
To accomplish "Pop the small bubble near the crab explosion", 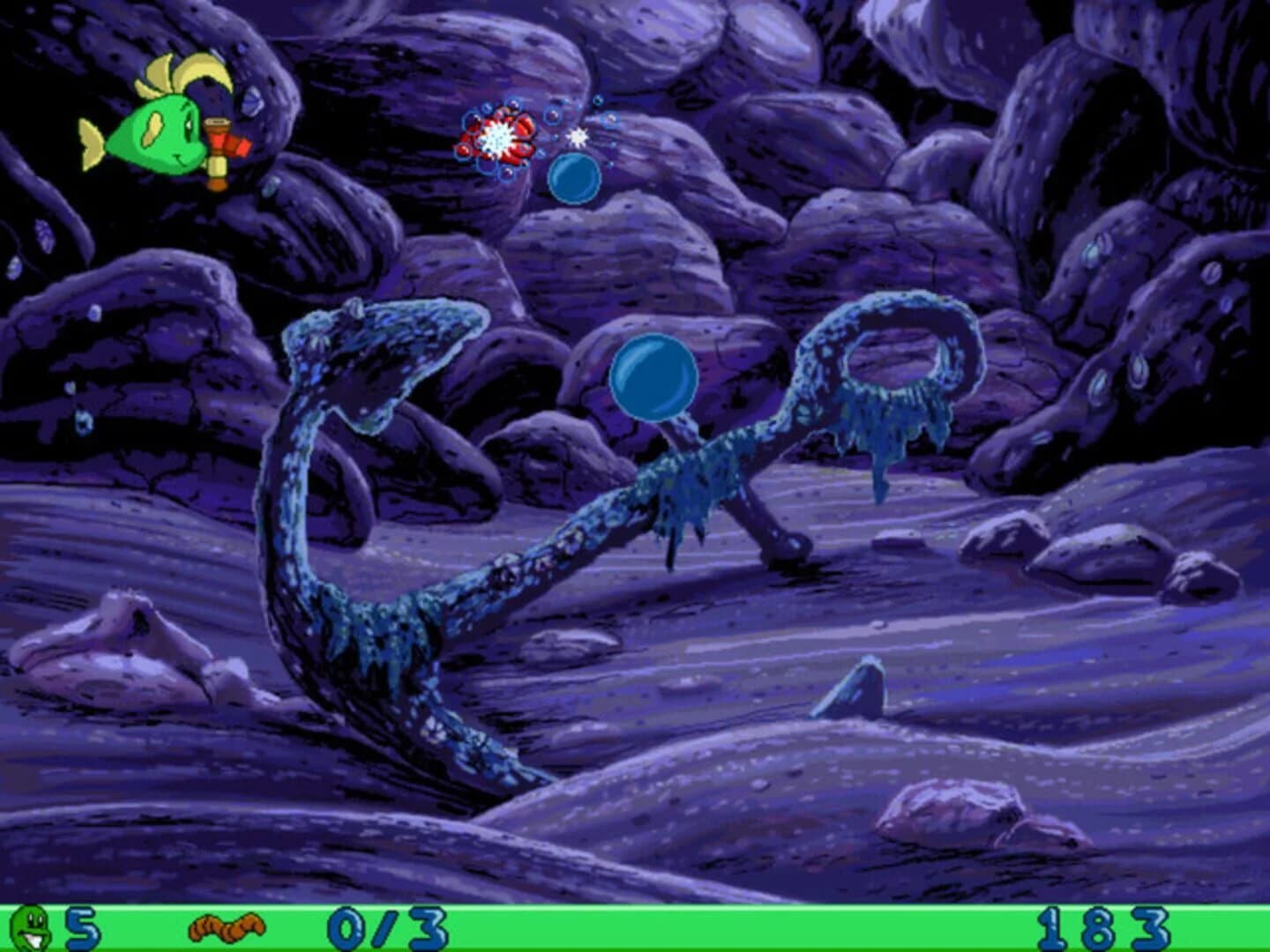I will [x=576, y=176].
